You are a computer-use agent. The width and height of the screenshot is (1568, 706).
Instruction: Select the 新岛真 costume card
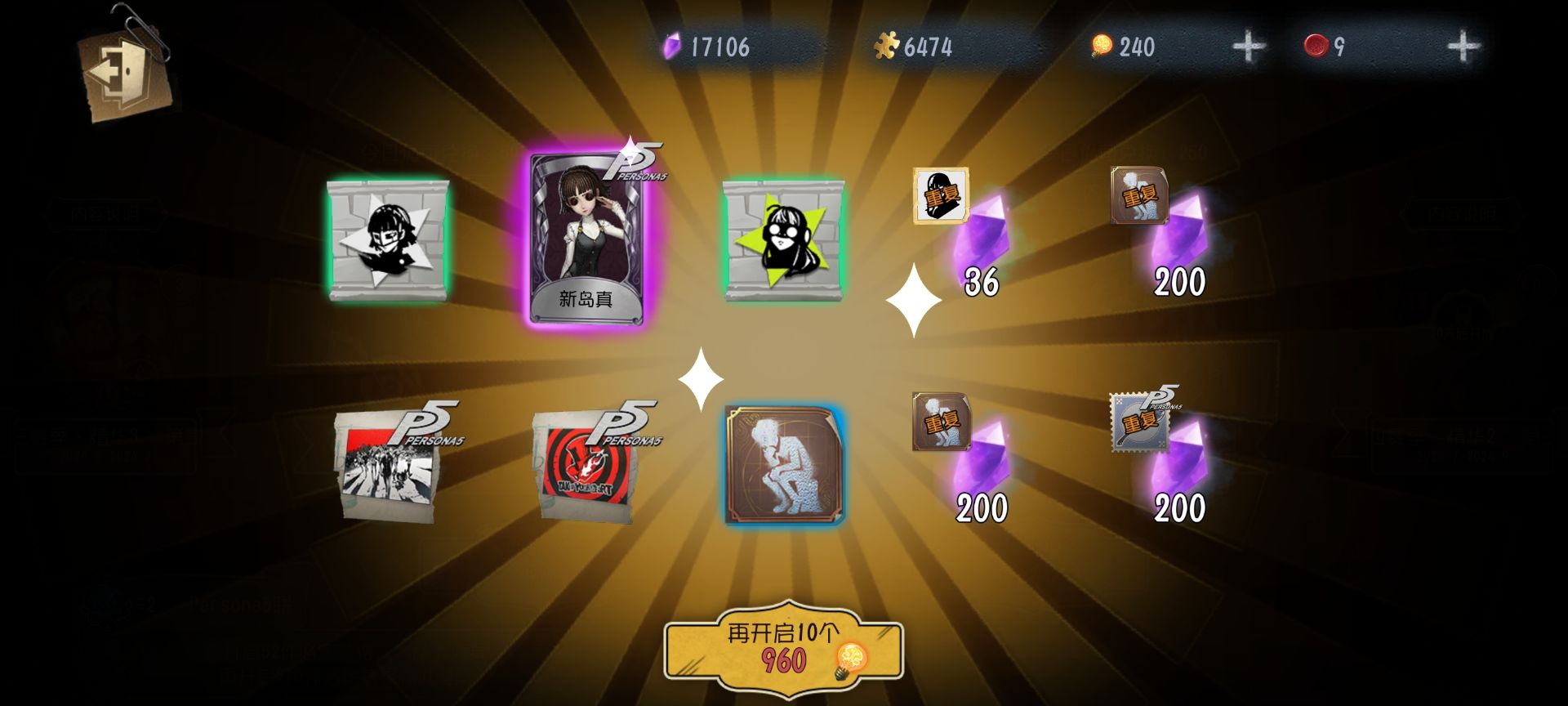tap(586, 239)
